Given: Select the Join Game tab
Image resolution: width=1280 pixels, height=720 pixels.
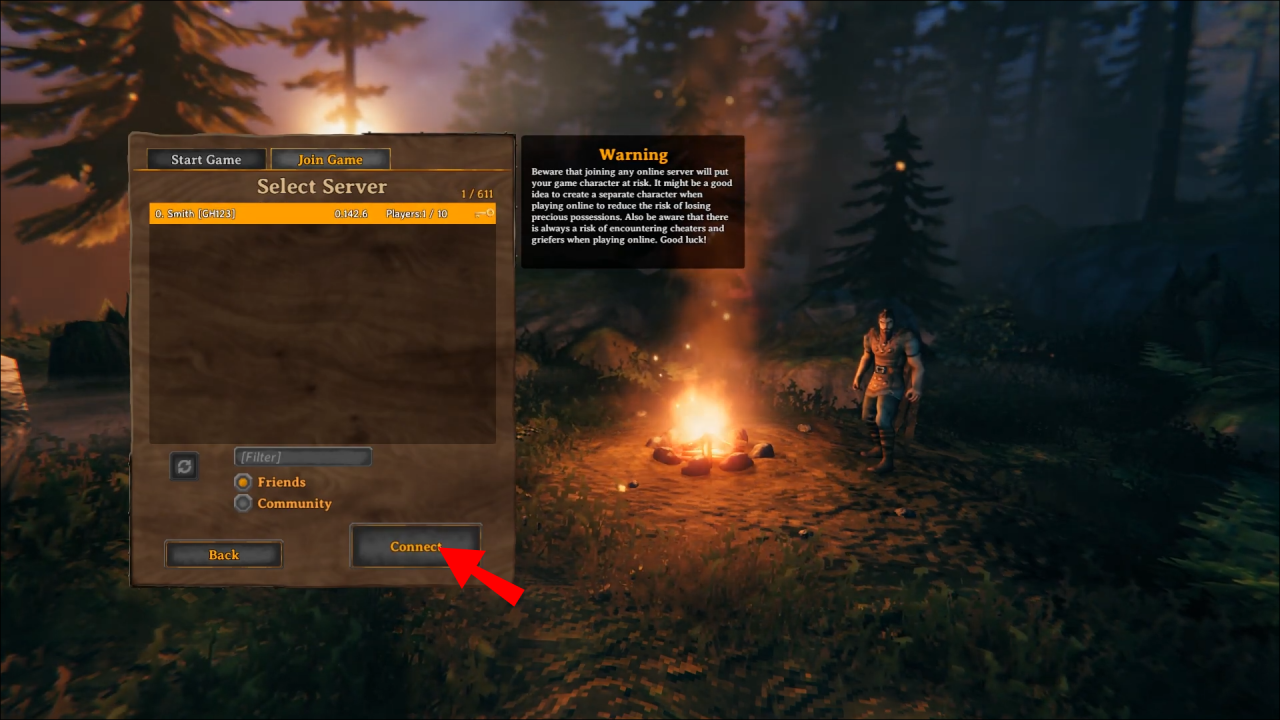Looking at the screenshot, I should tap(330, 159).
